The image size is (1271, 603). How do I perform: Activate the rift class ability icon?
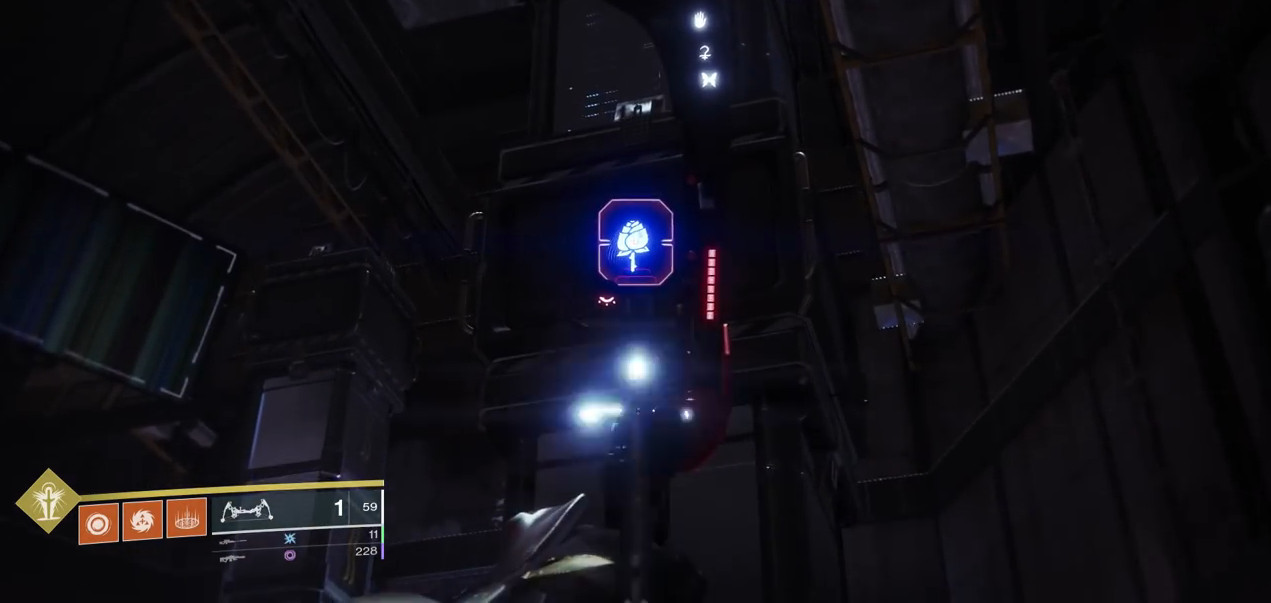pyautogui.click(x=186, y=518)
